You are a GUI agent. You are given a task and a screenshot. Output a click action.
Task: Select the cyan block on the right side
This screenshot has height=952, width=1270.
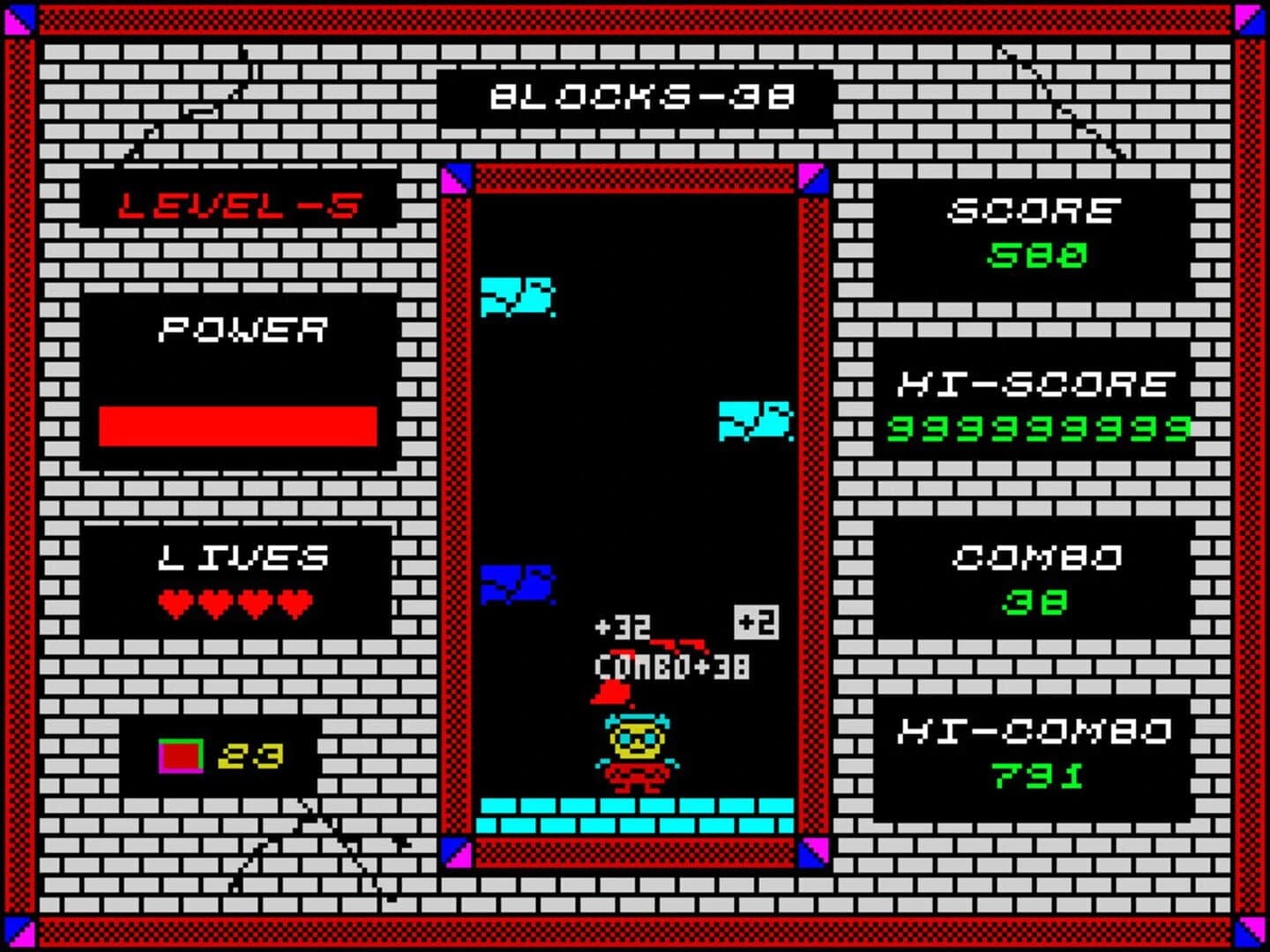(754, 419)
